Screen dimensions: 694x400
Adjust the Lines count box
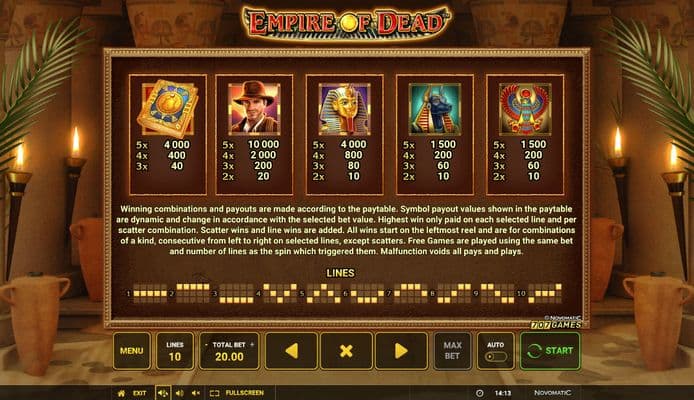[x=175, y=351]
